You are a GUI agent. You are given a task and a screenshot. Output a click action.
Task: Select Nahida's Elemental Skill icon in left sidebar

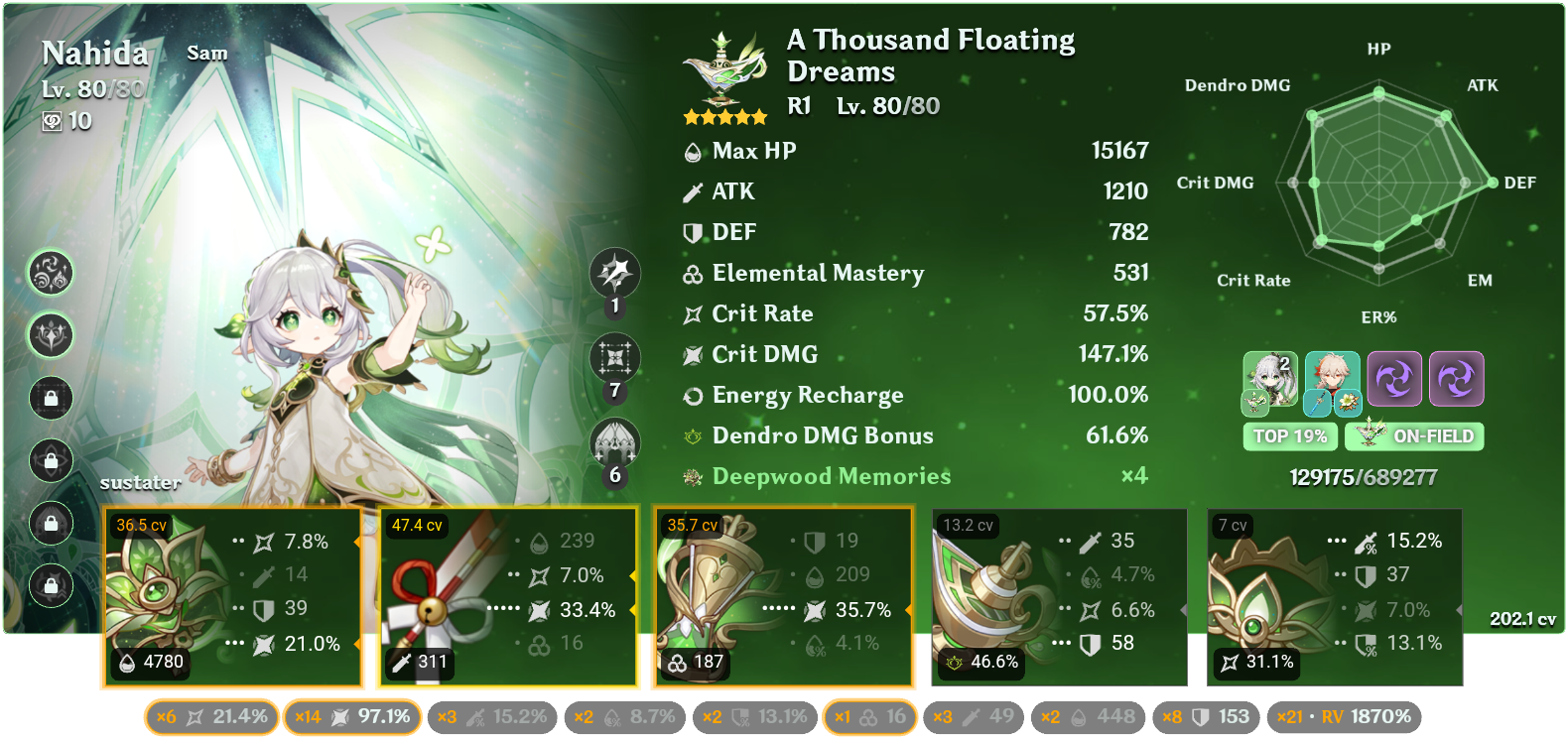tap(51, 275)
